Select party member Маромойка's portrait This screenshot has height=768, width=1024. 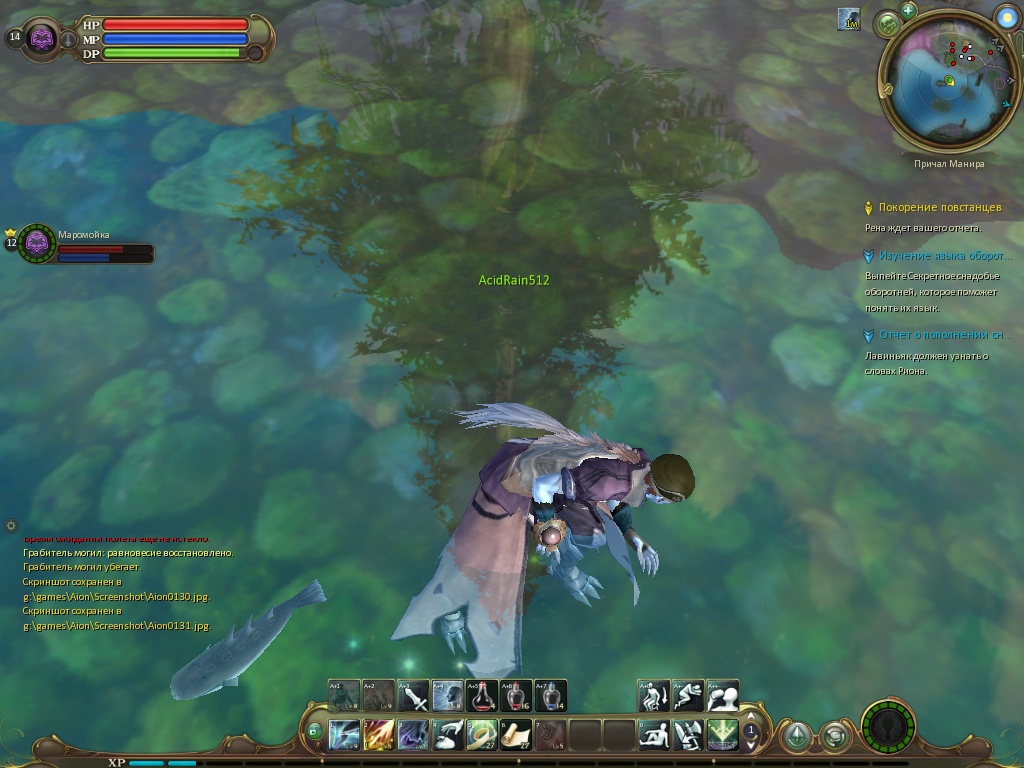[38, 242]
